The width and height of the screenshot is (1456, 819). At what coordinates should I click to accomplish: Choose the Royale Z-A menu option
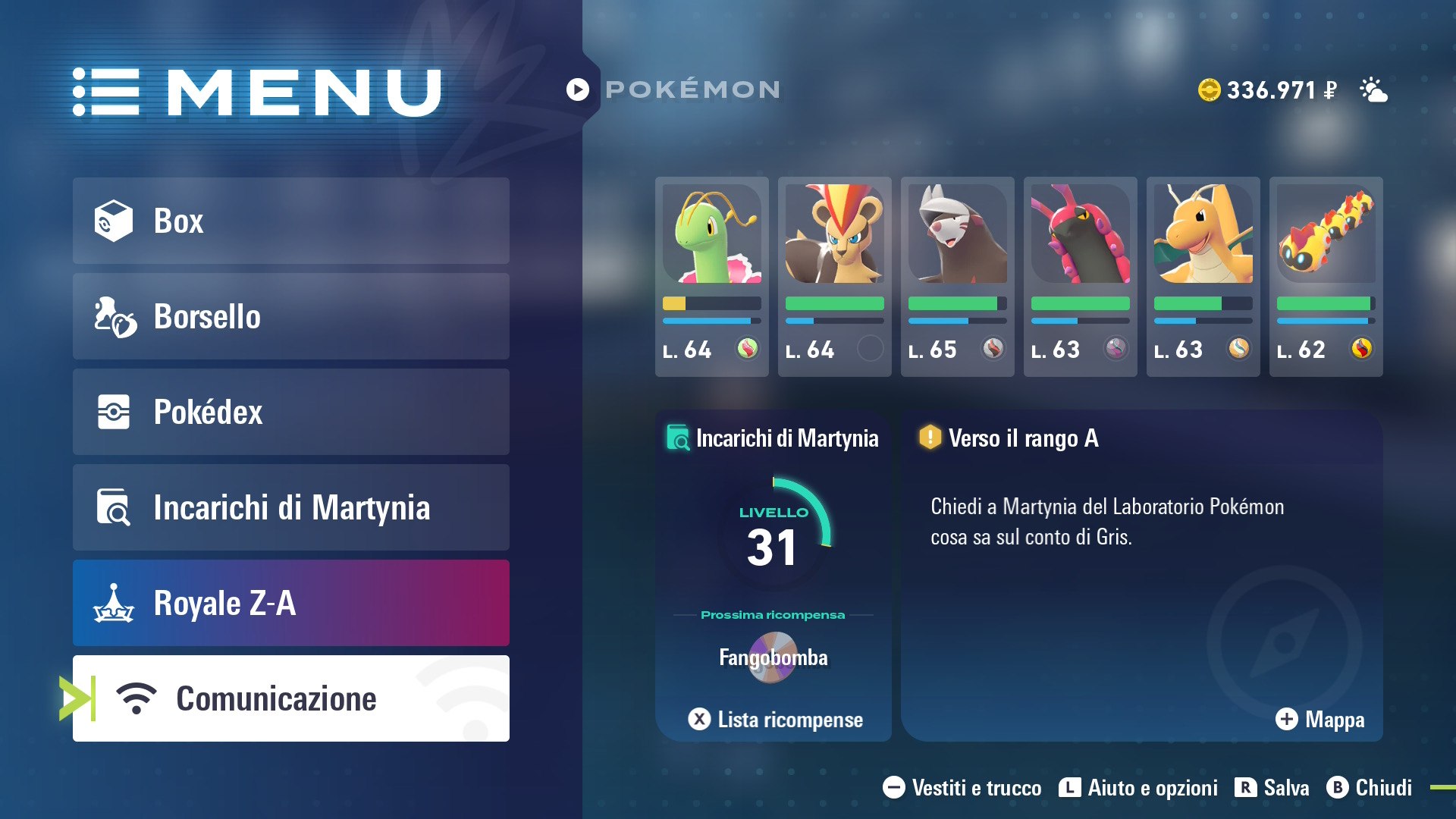[290, 603]
